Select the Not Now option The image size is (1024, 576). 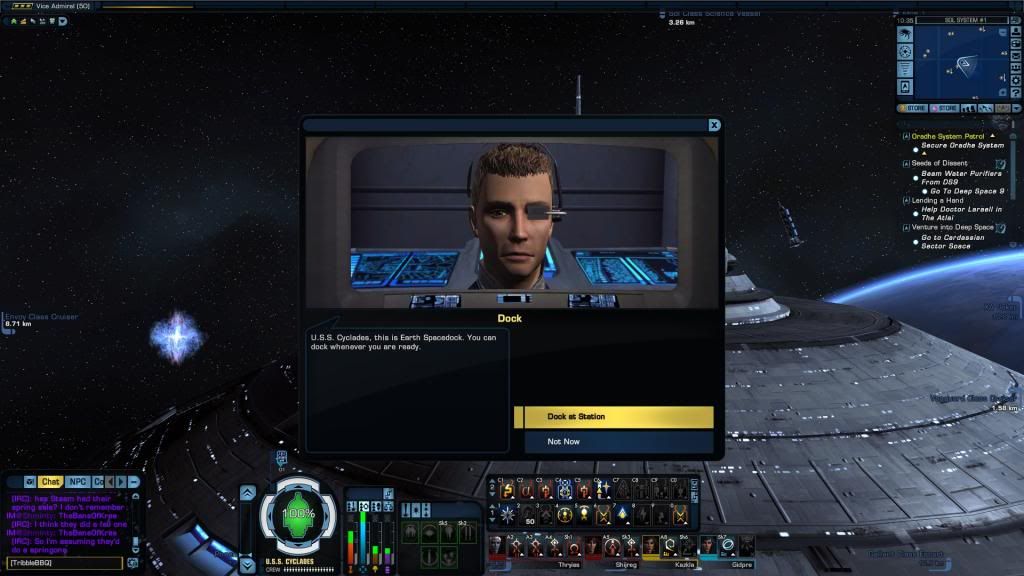point(613,441)
